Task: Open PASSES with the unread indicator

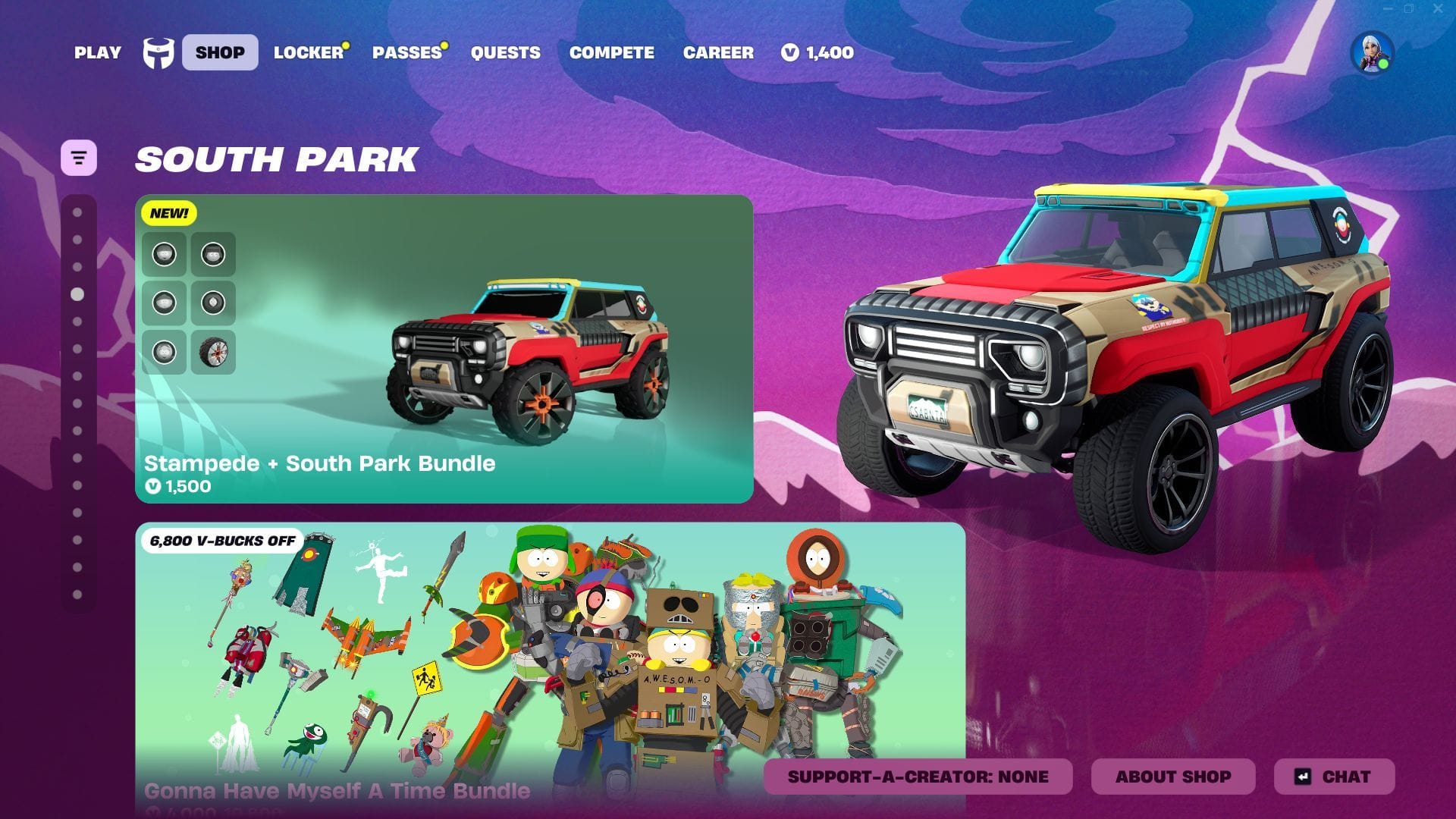Action: [x=406, y=53]
